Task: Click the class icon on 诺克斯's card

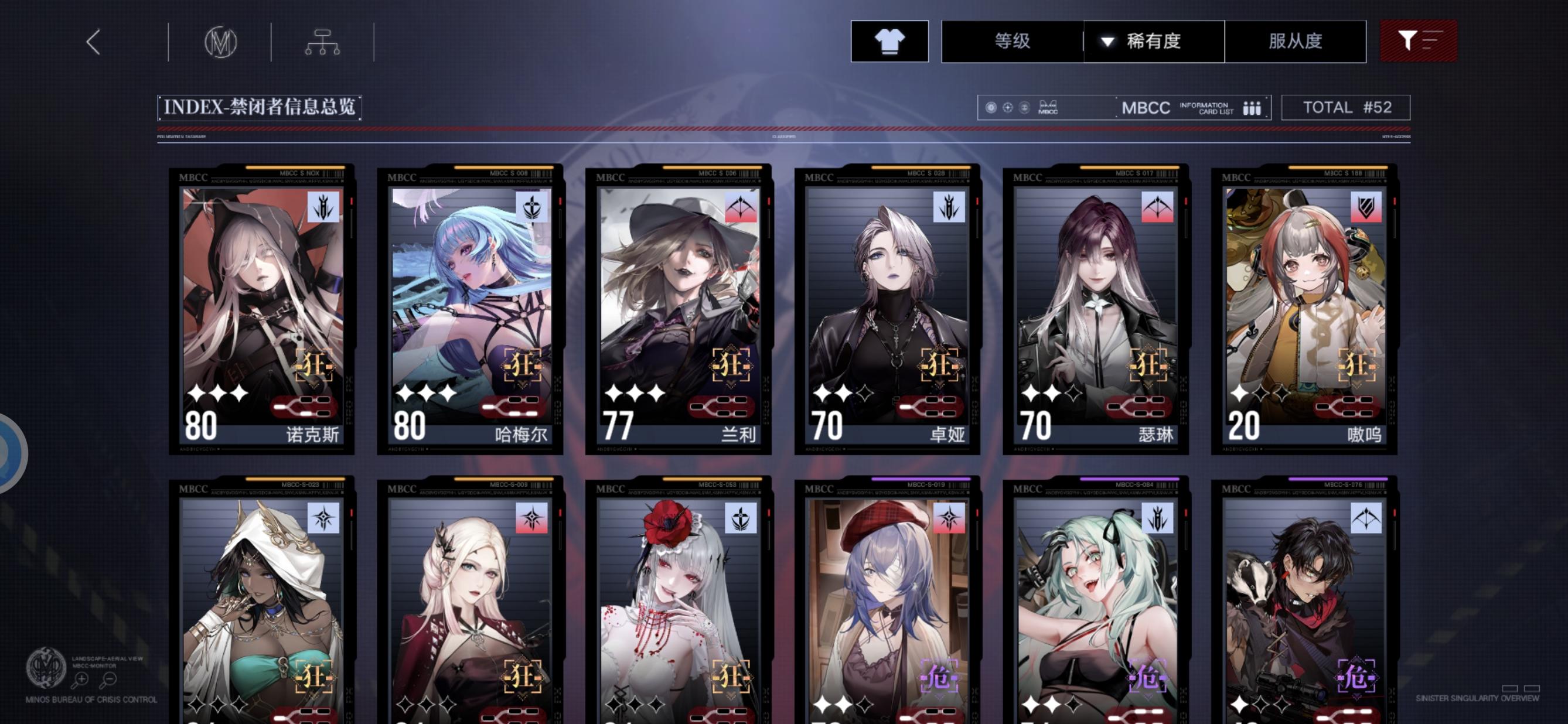Action: click(323, 206)
